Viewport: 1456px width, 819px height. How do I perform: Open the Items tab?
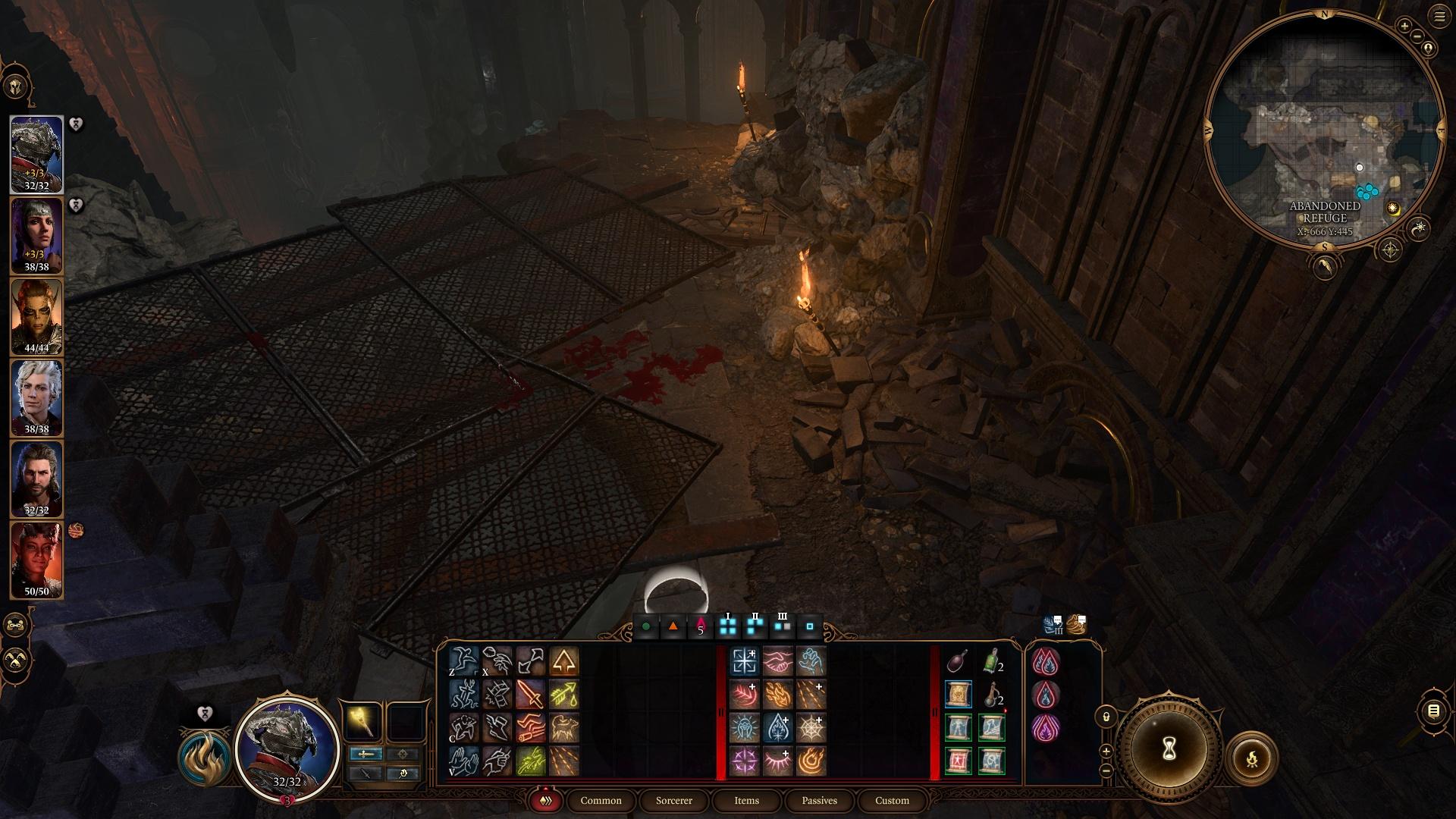(x=745, y=800)
